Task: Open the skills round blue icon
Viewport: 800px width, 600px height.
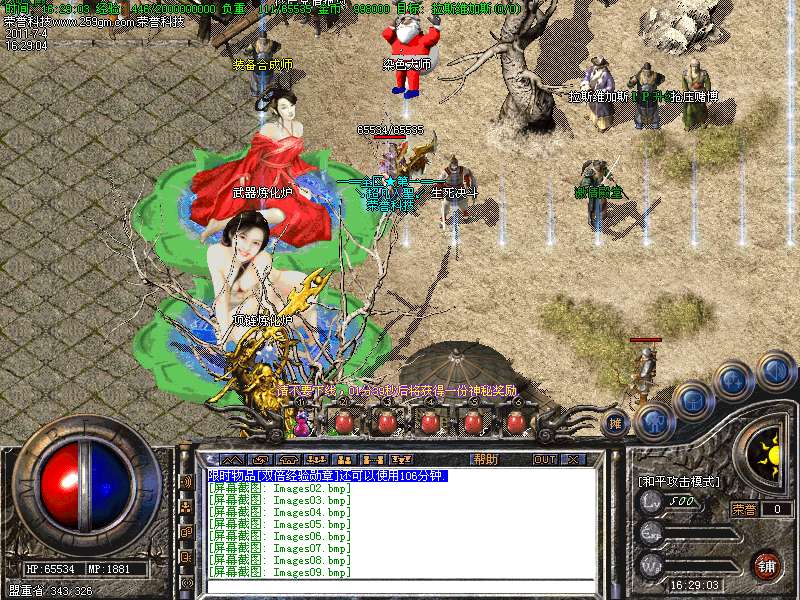Action: (x=733, y=380)
